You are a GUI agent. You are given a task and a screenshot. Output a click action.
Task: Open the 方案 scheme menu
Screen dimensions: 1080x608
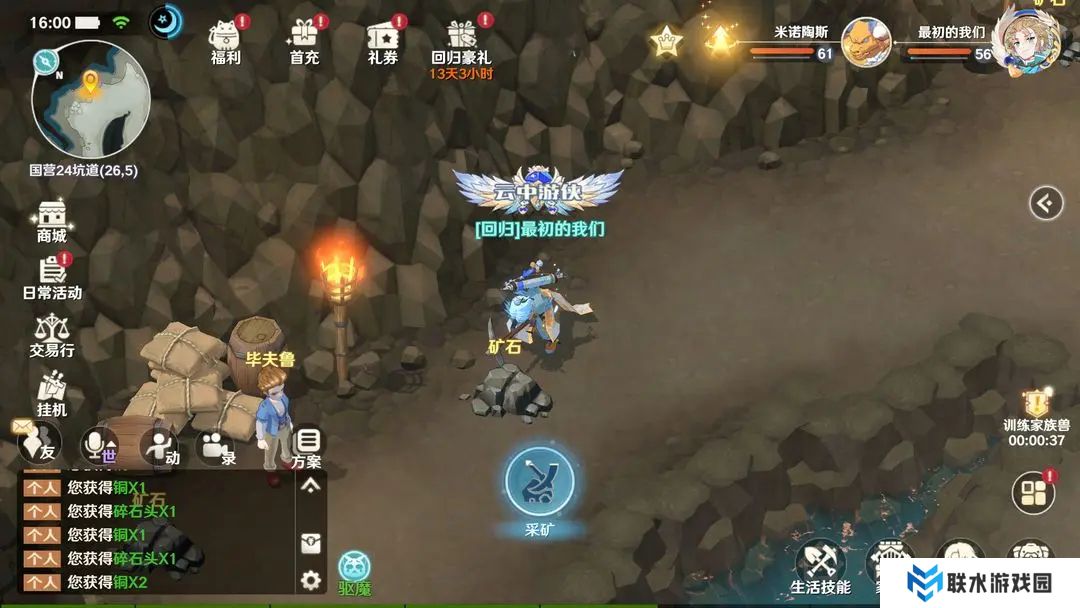click(308, 446)
